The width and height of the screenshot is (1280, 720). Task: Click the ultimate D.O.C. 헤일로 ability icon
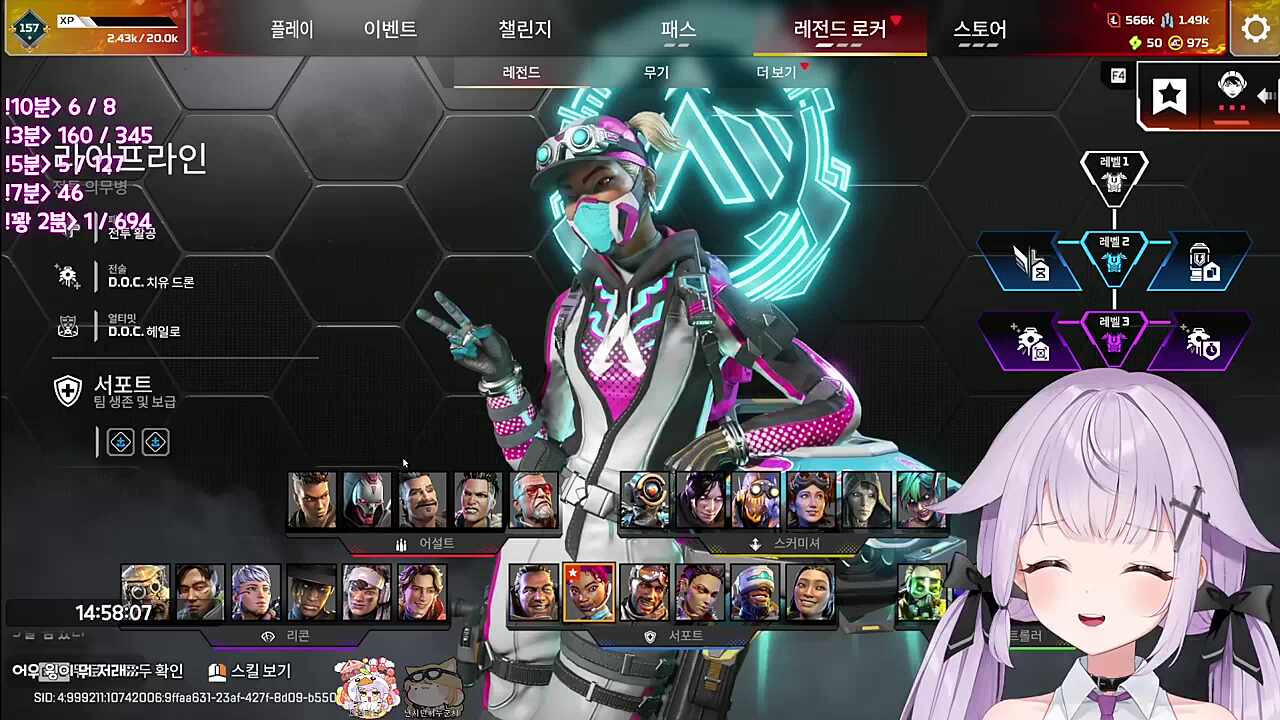68,326
